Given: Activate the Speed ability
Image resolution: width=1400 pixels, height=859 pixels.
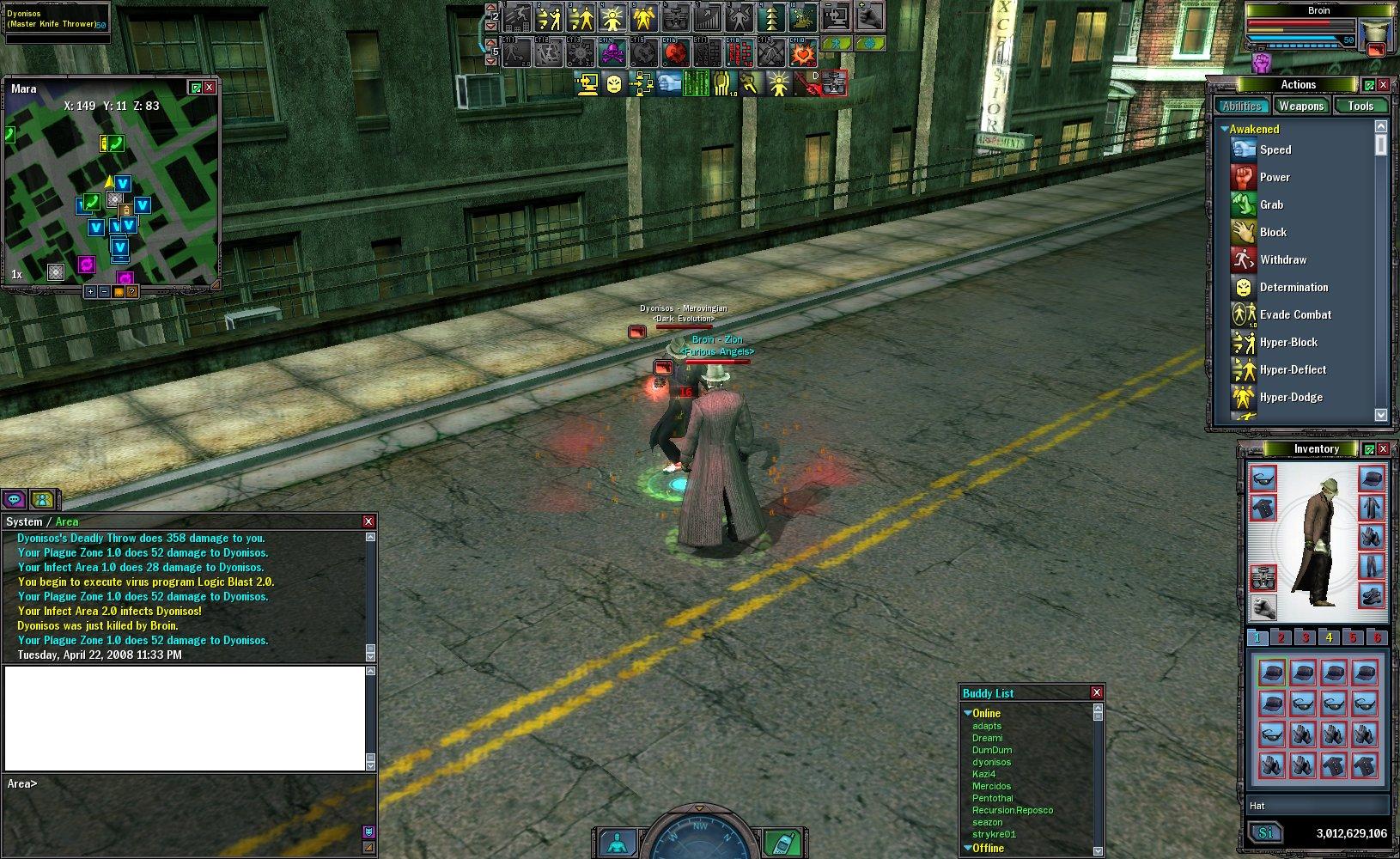Looking at the screenshot, I should [x=1275, y=149].
